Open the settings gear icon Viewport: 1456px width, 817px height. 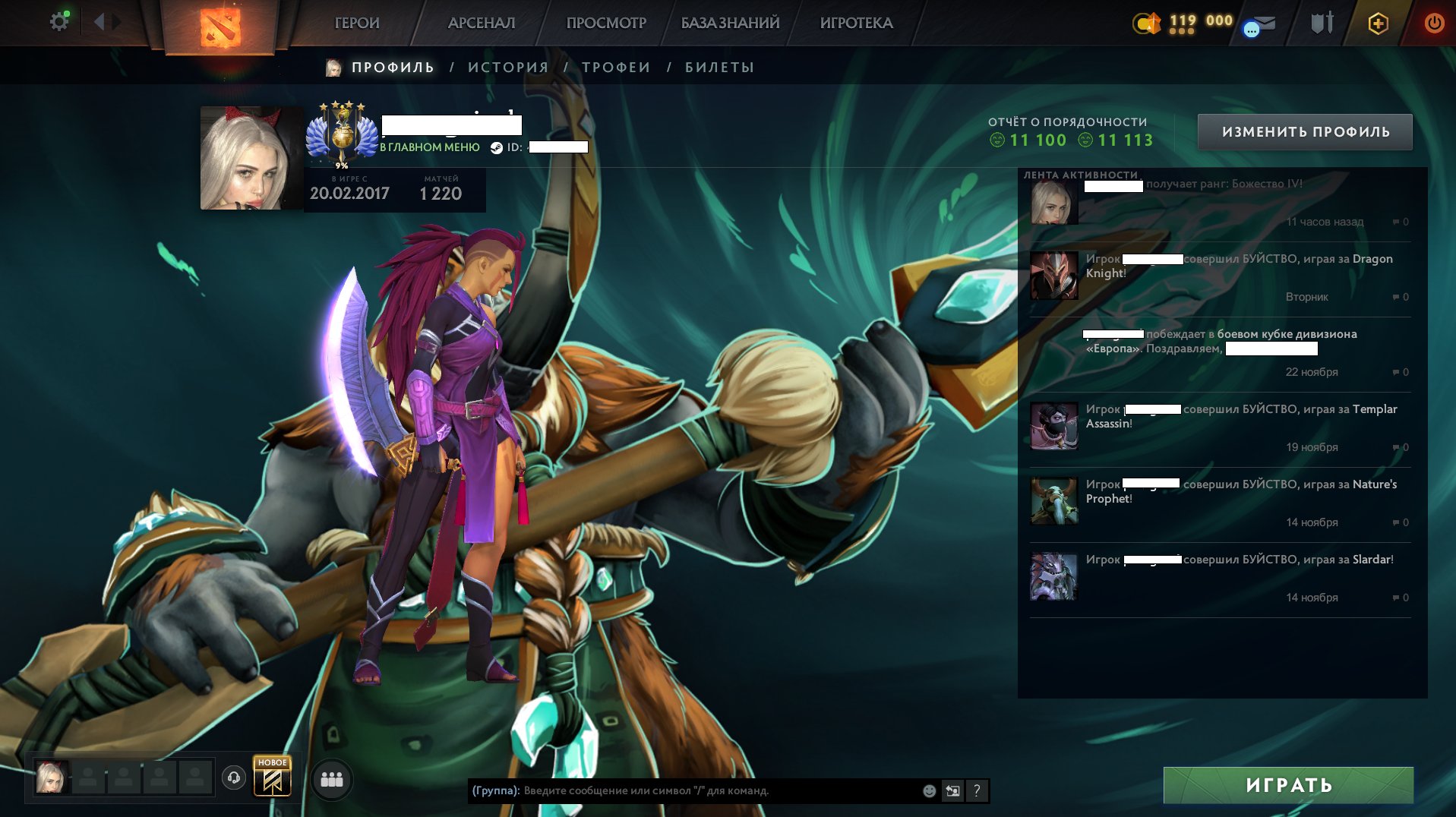point(58,21)
